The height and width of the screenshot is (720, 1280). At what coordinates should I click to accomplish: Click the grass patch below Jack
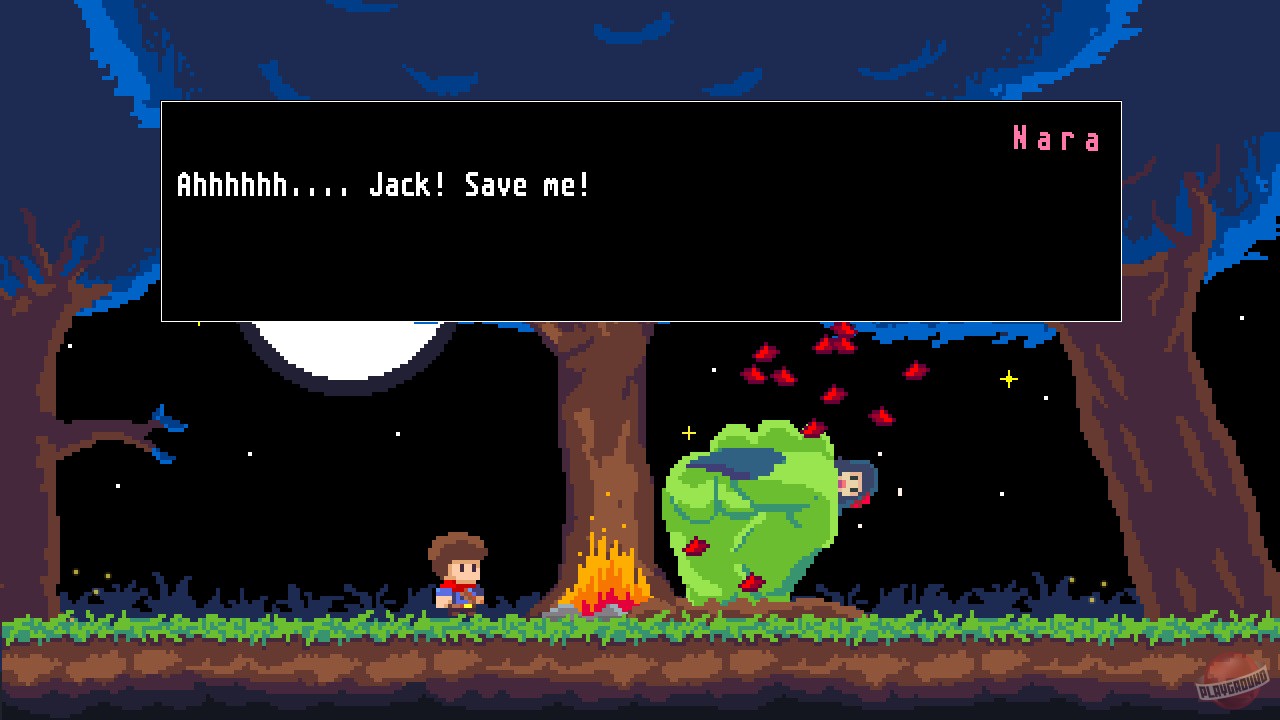pyautogui.click(x=460, y=625)
